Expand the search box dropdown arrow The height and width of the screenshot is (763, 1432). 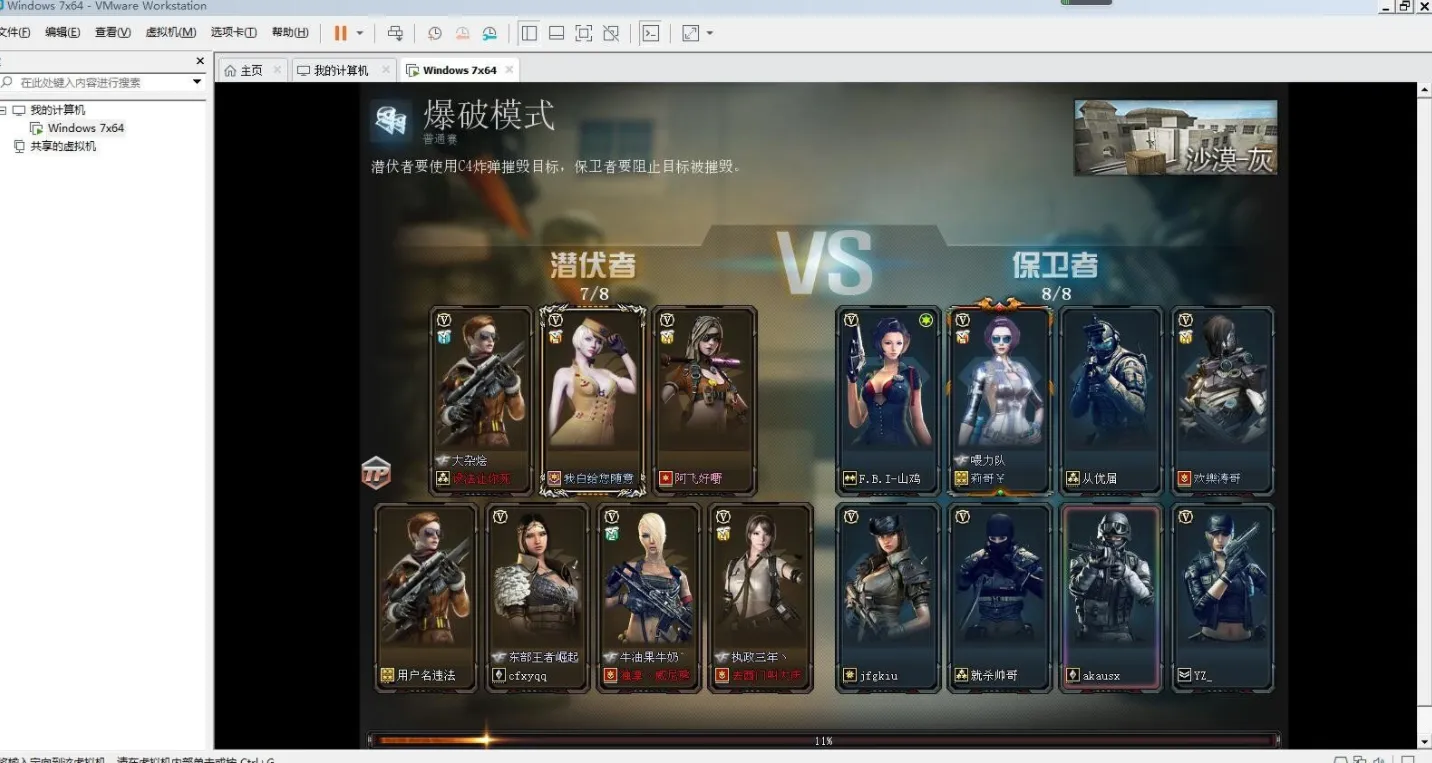point(196,81)
